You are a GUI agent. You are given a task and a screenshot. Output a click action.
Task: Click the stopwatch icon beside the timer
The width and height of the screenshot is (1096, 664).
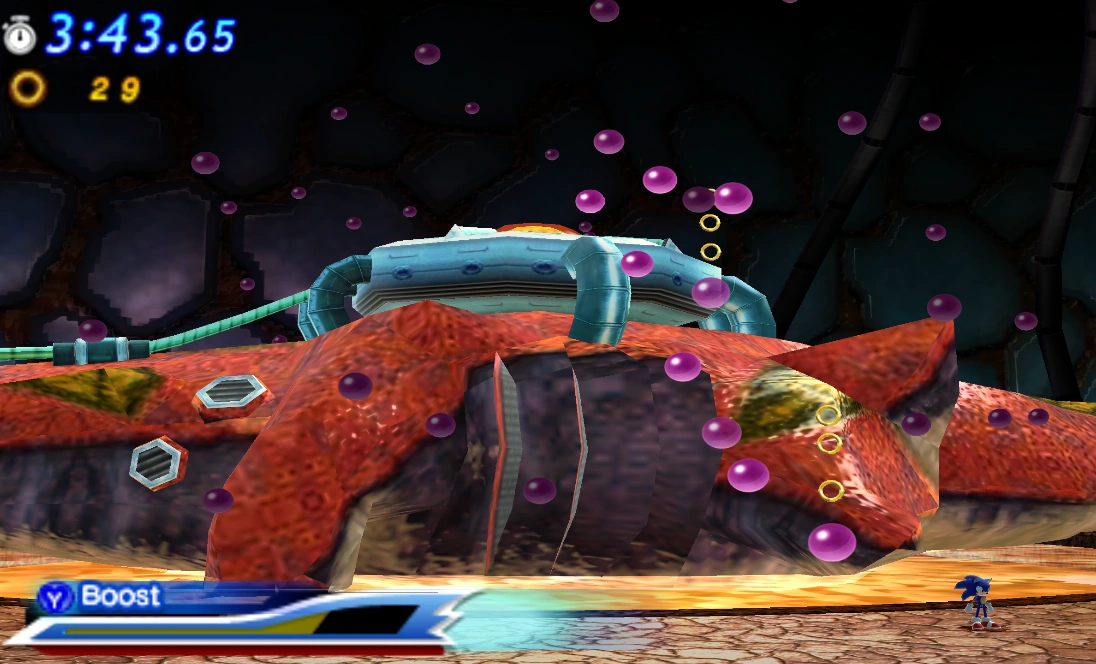point(19,34)
